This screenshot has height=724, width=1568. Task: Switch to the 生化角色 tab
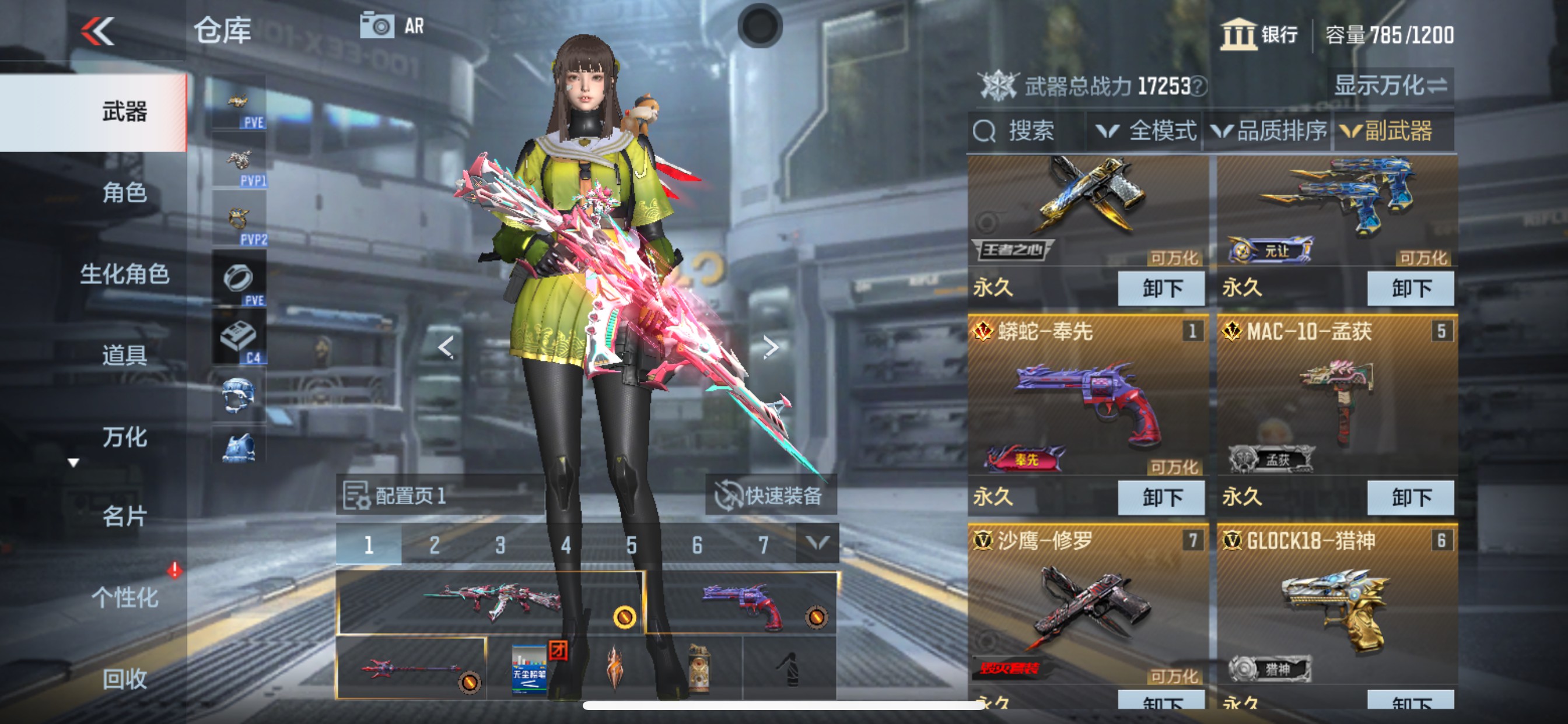tap(124, 274)
